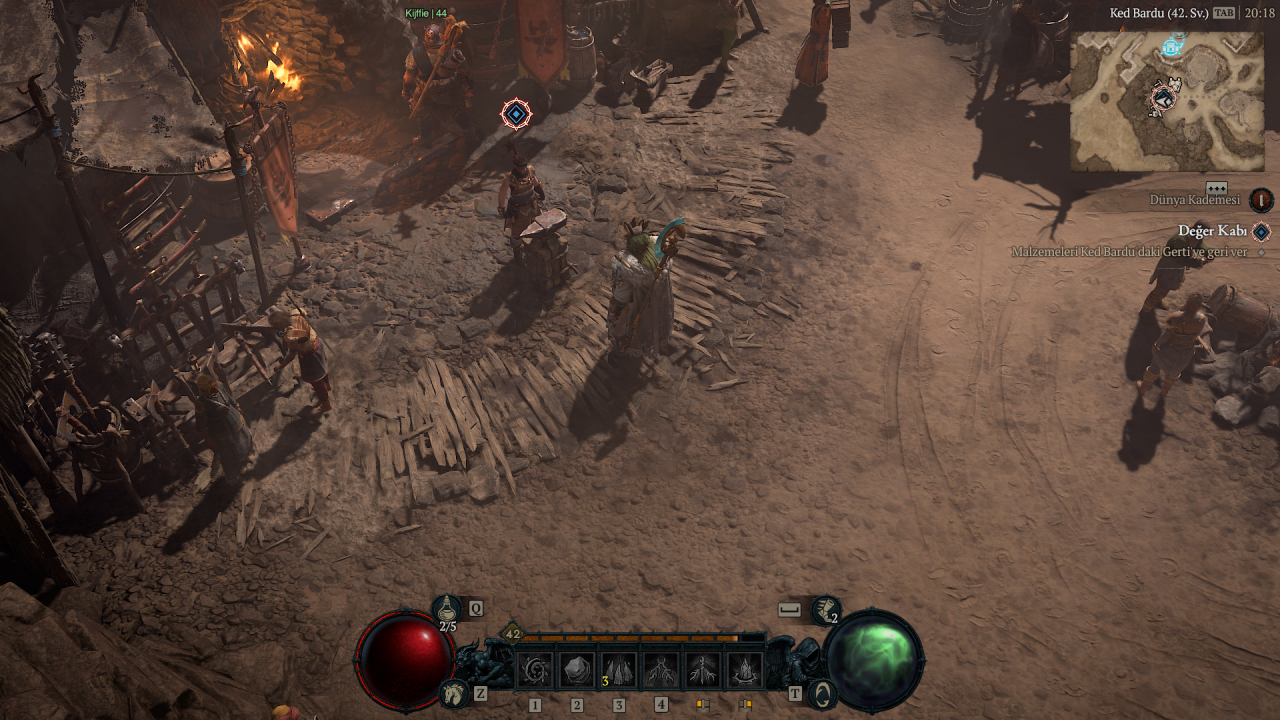Screen dimensions: 1280x720
Task: Activate the branching roots skill in slot 4
Action: tap(661, 670)
